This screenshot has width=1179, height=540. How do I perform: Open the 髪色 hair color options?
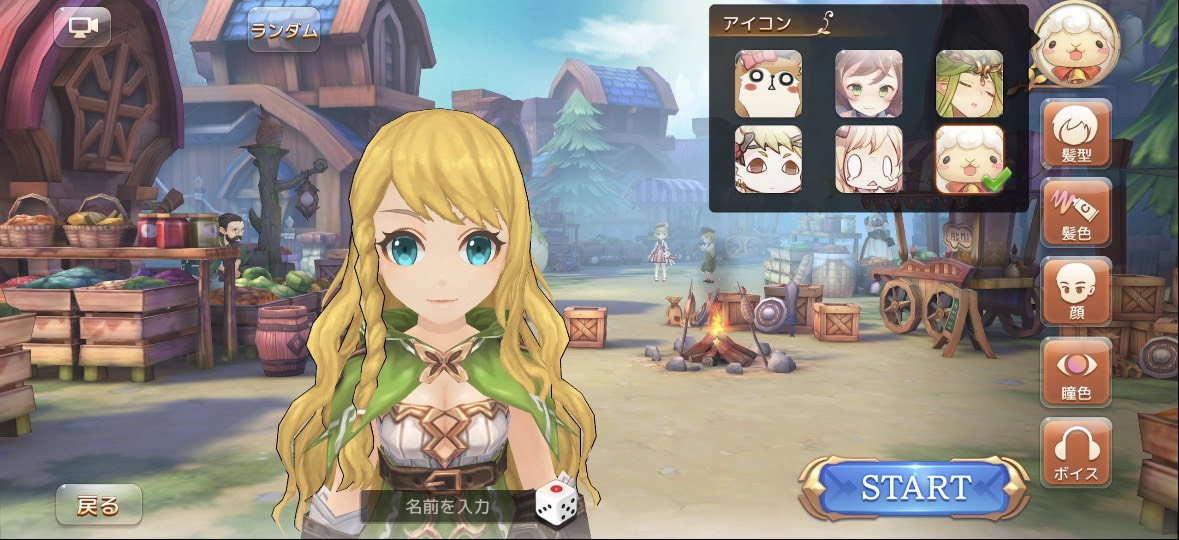[1076, 213]
